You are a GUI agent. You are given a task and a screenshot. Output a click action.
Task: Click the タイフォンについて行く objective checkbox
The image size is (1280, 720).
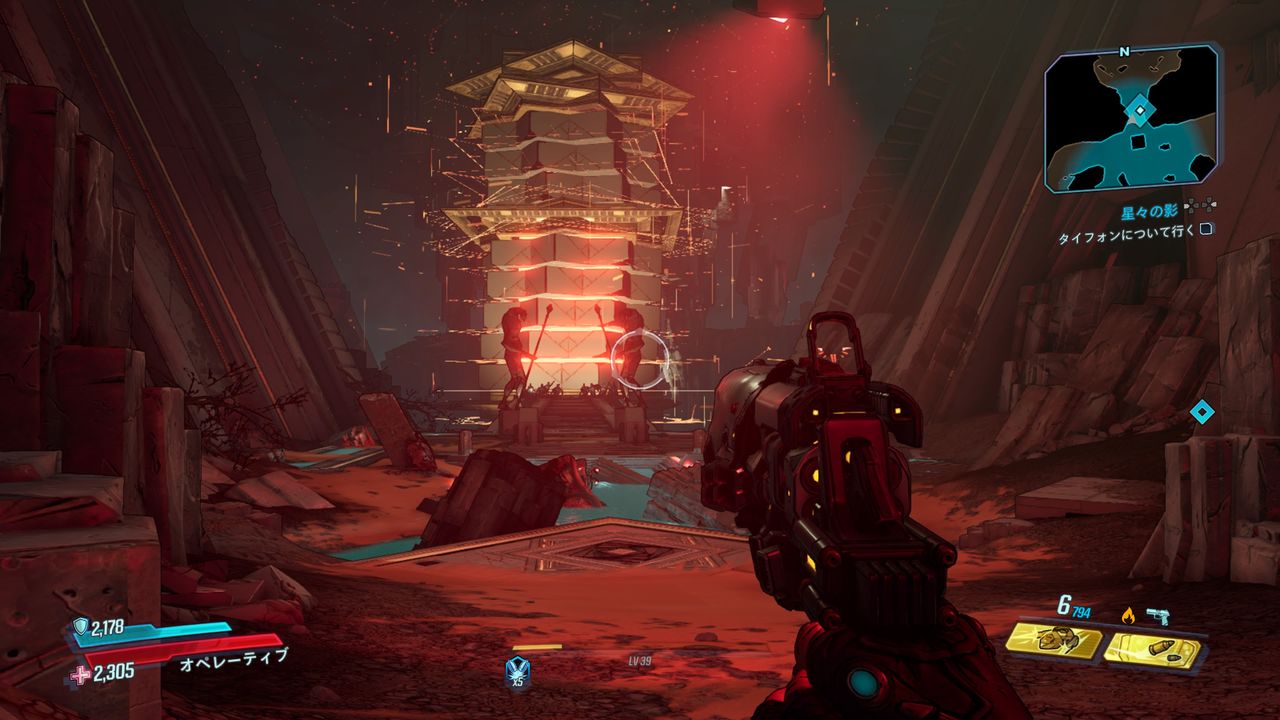[1207, 229]
